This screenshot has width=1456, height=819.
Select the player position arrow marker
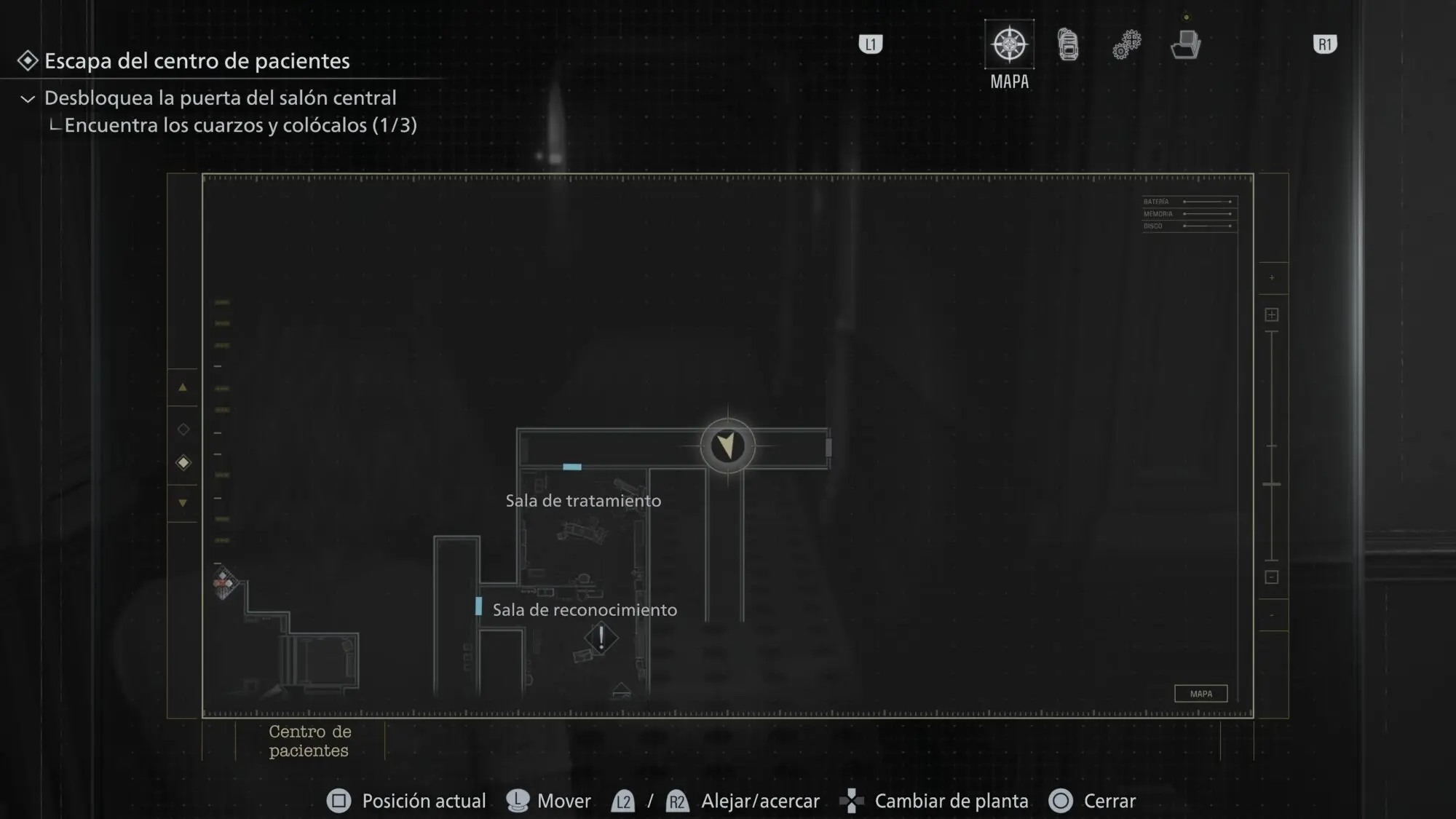[727, 446]
